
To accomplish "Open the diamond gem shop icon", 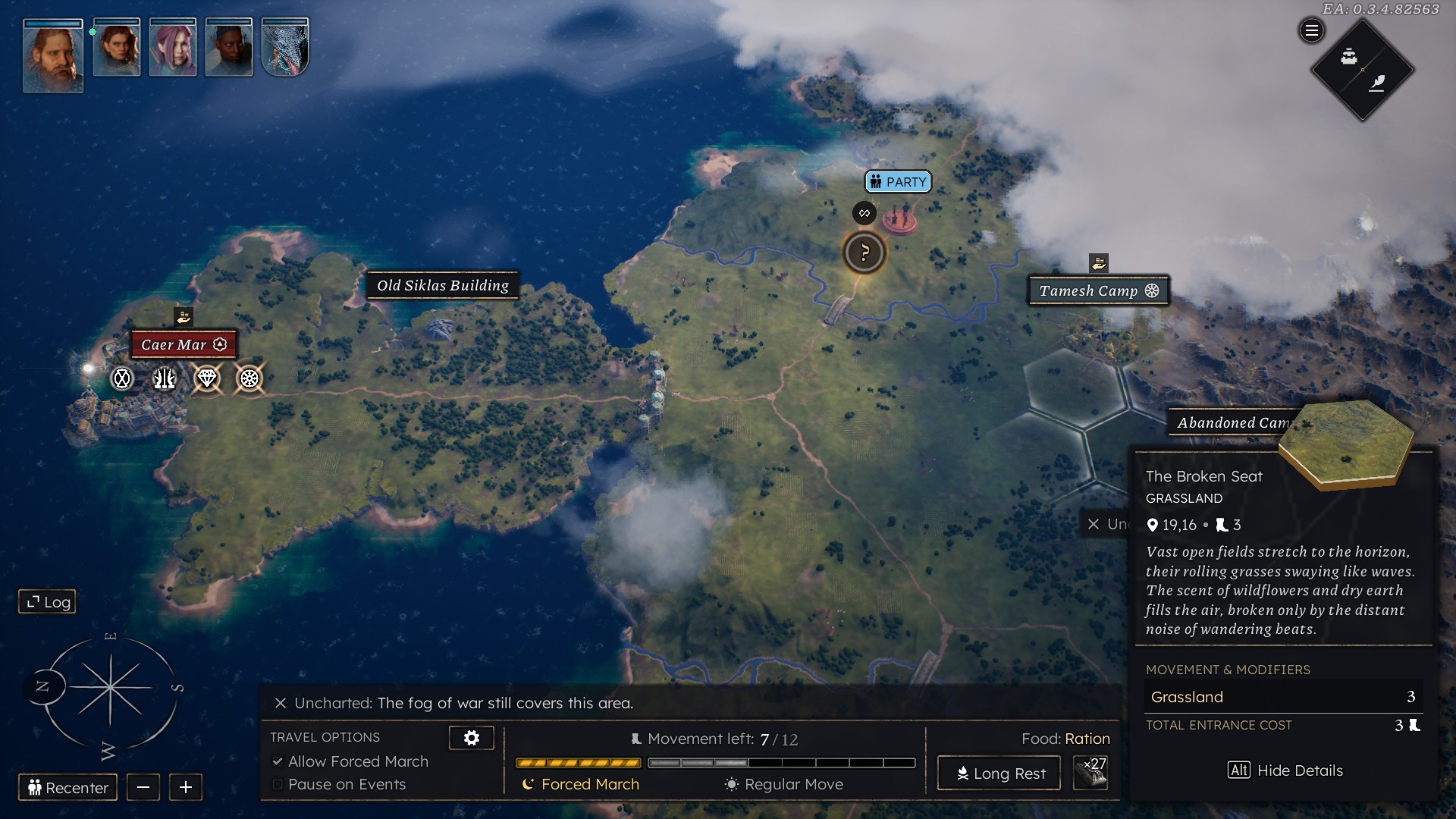I will click(x=207, y=378).
